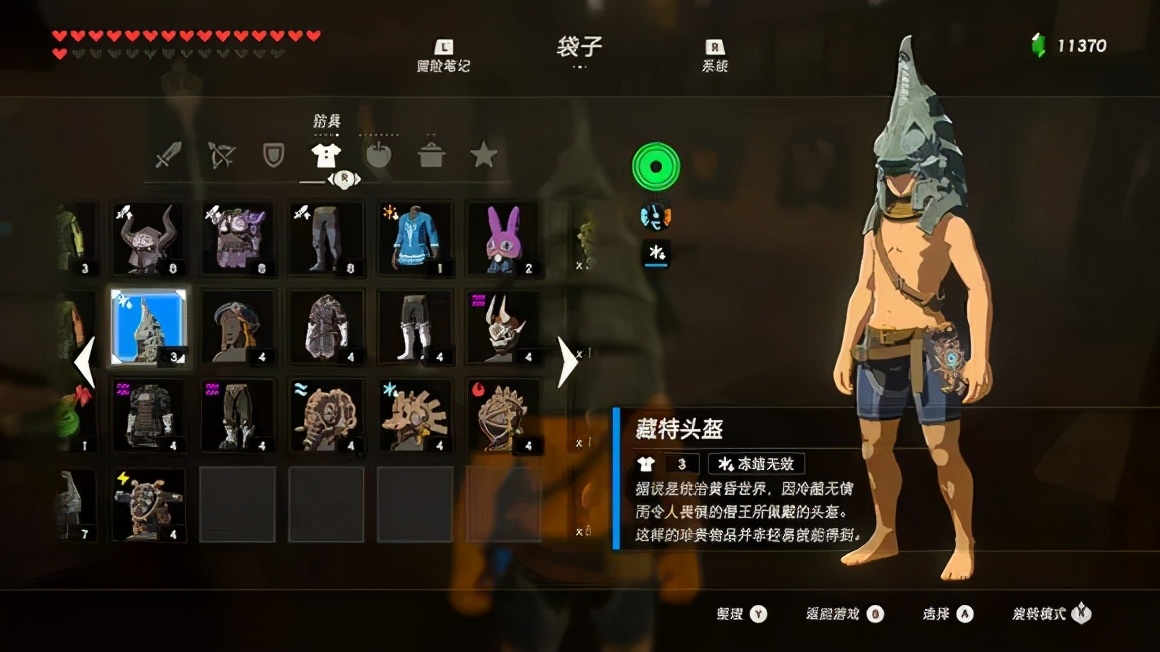
Task: Switch to the weapons sword tab
Action: click(x=168, y=155)
